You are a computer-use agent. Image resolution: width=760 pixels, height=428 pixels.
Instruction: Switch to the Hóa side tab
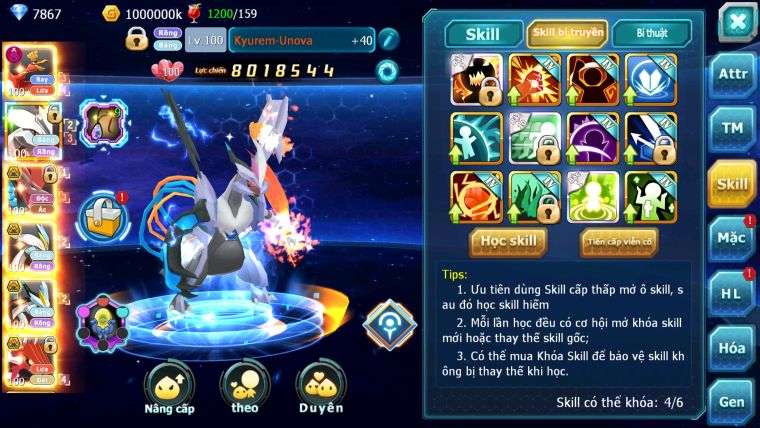tap(732, 347)
